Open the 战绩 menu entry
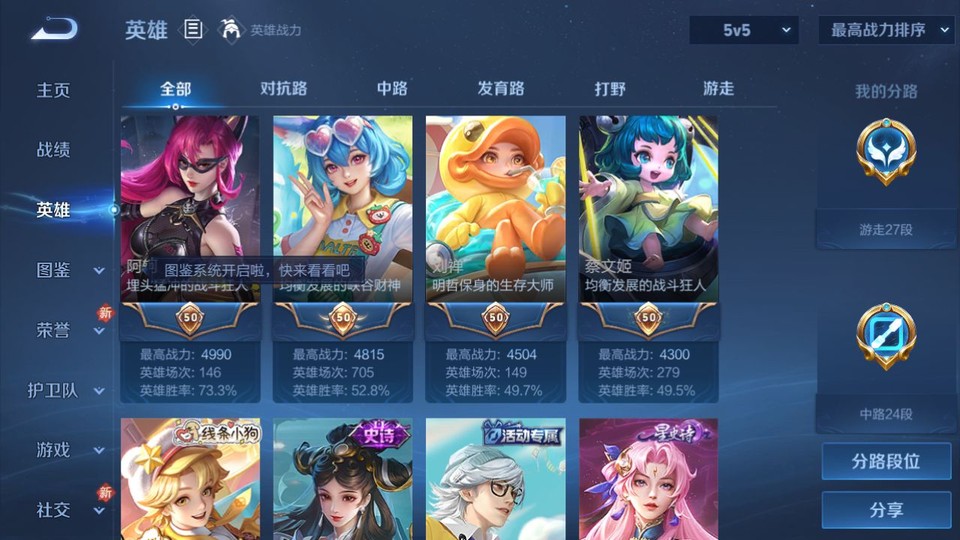This screenshot has width=960, height=540. (54, 150)
